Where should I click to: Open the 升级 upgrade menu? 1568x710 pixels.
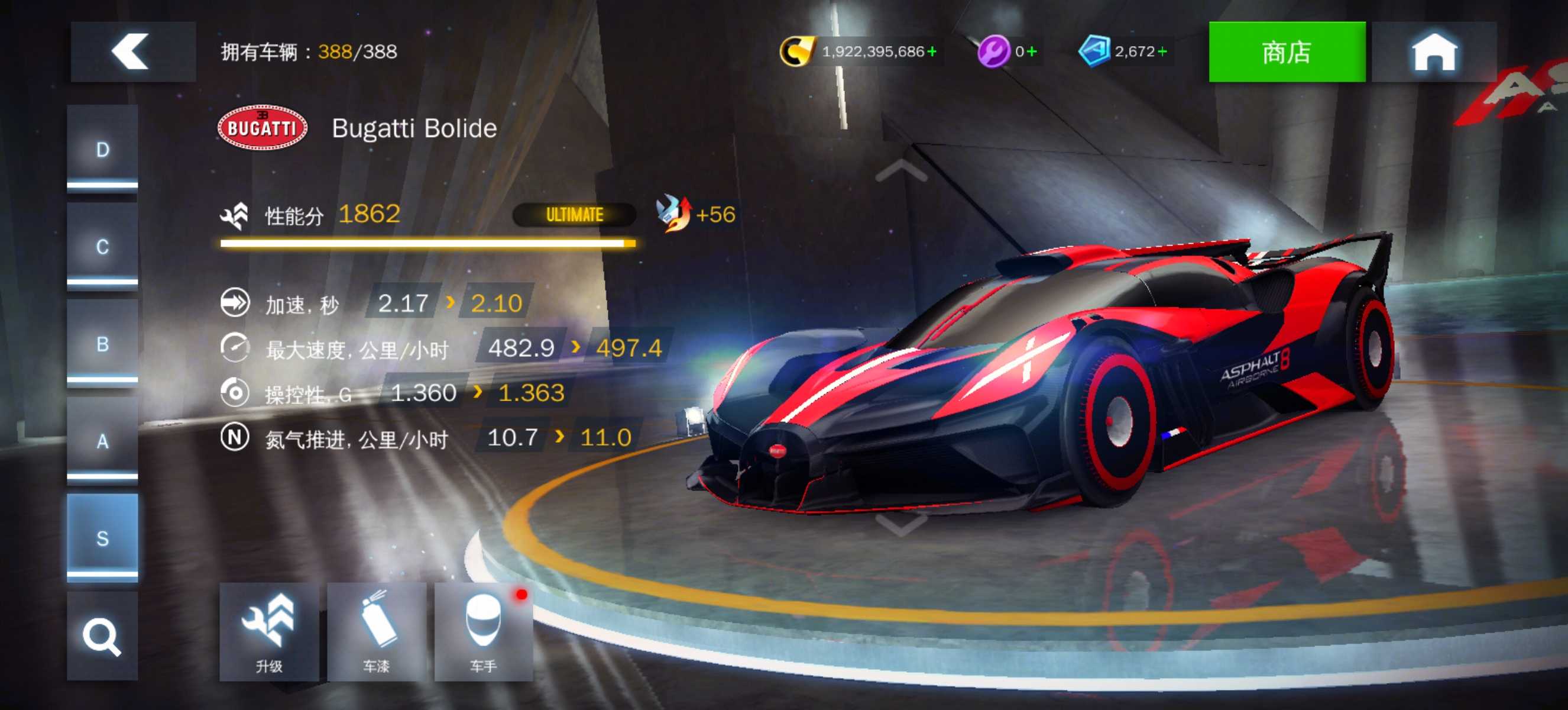point(268,631)
